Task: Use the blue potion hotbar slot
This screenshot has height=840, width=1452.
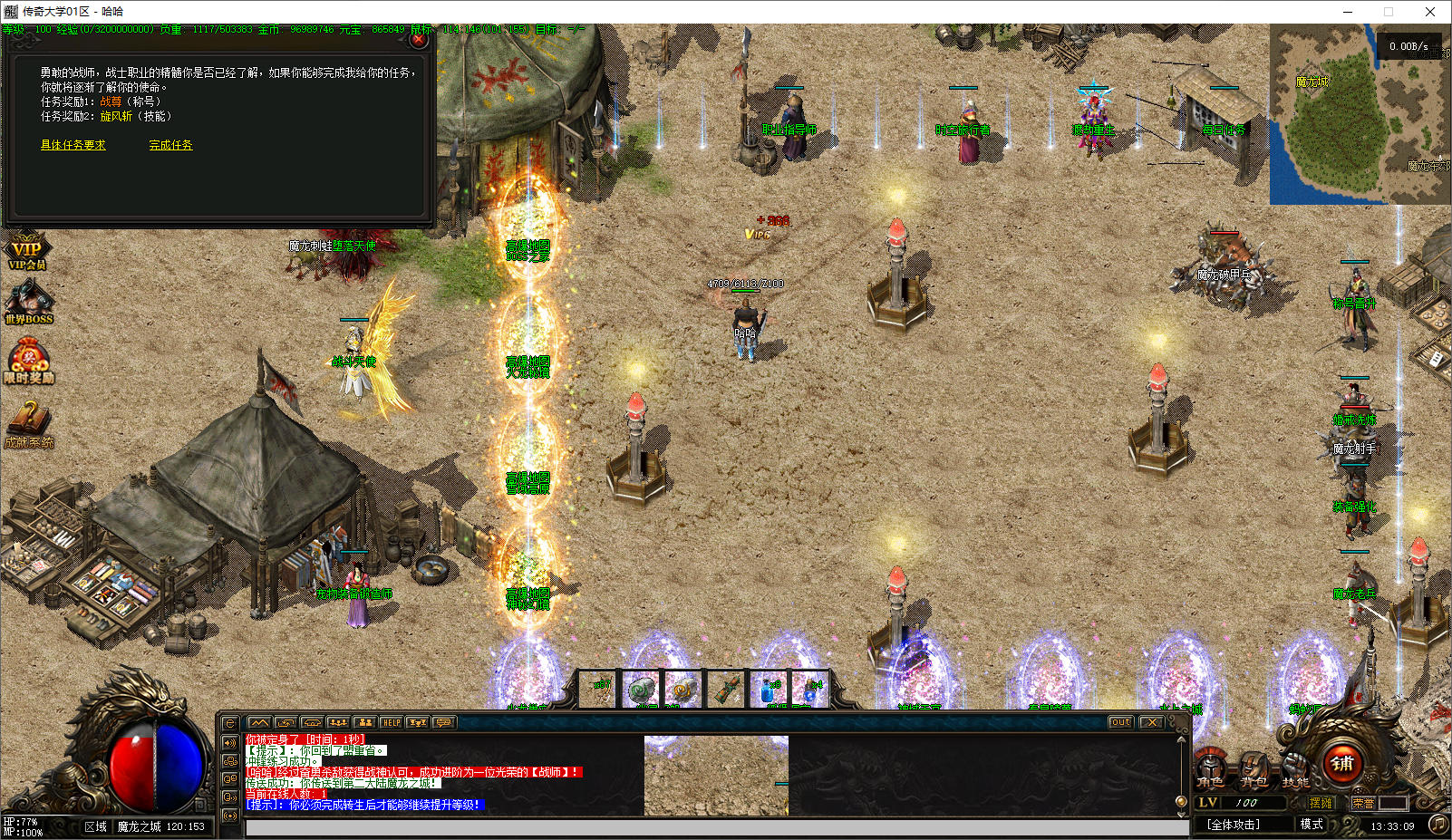Action: tap(769, 690)
